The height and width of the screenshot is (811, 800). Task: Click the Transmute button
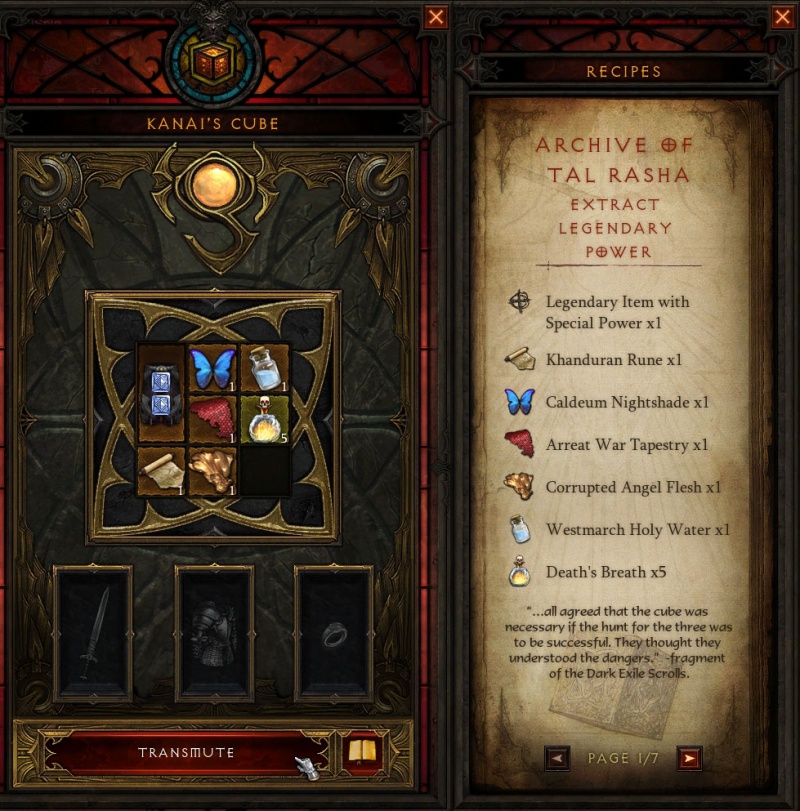(186, 752)
